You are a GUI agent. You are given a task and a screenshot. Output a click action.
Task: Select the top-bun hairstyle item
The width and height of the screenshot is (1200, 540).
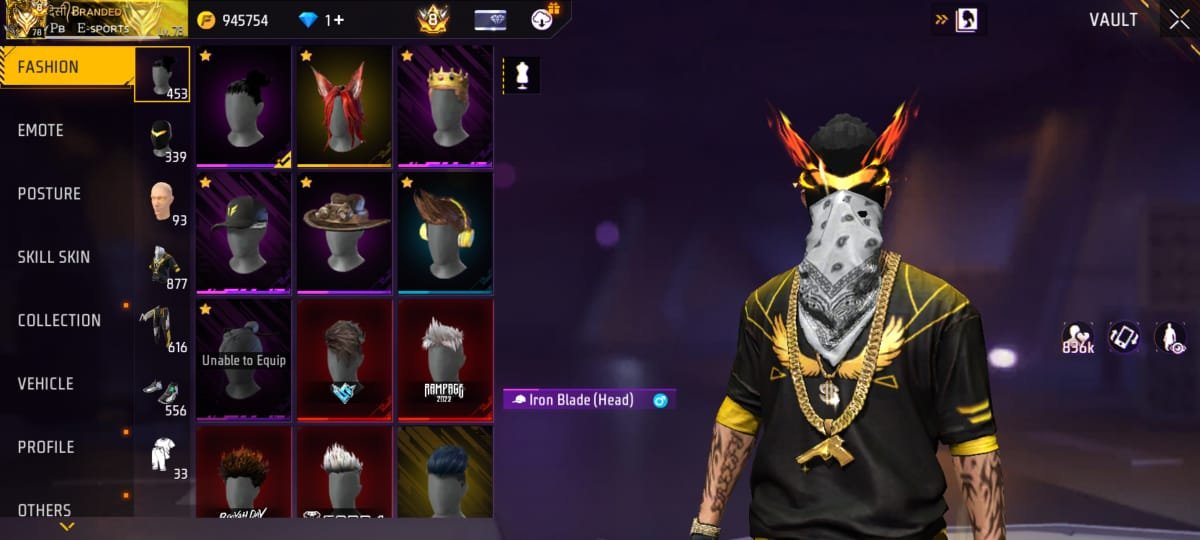click(243, 106)
